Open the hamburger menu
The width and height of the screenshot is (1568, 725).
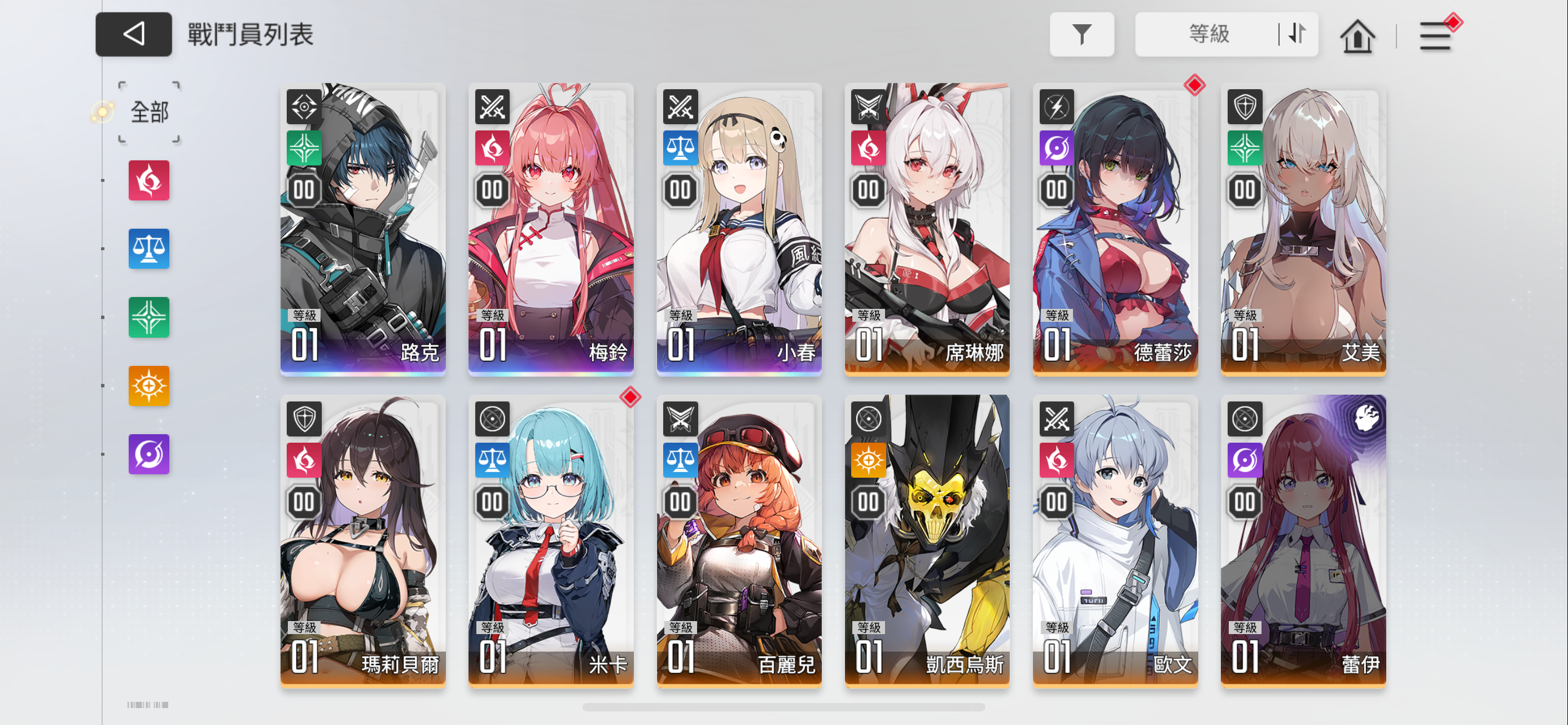click(x=1435, y=36)
